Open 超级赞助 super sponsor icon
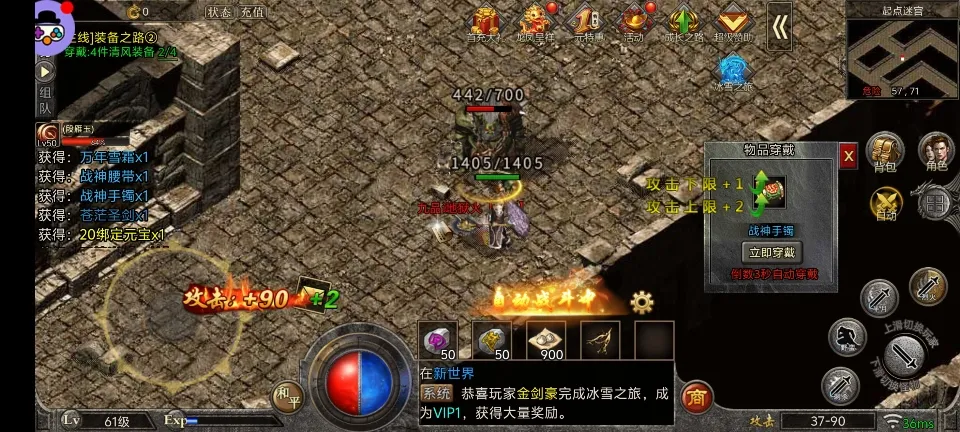 (x=736, y=24)
